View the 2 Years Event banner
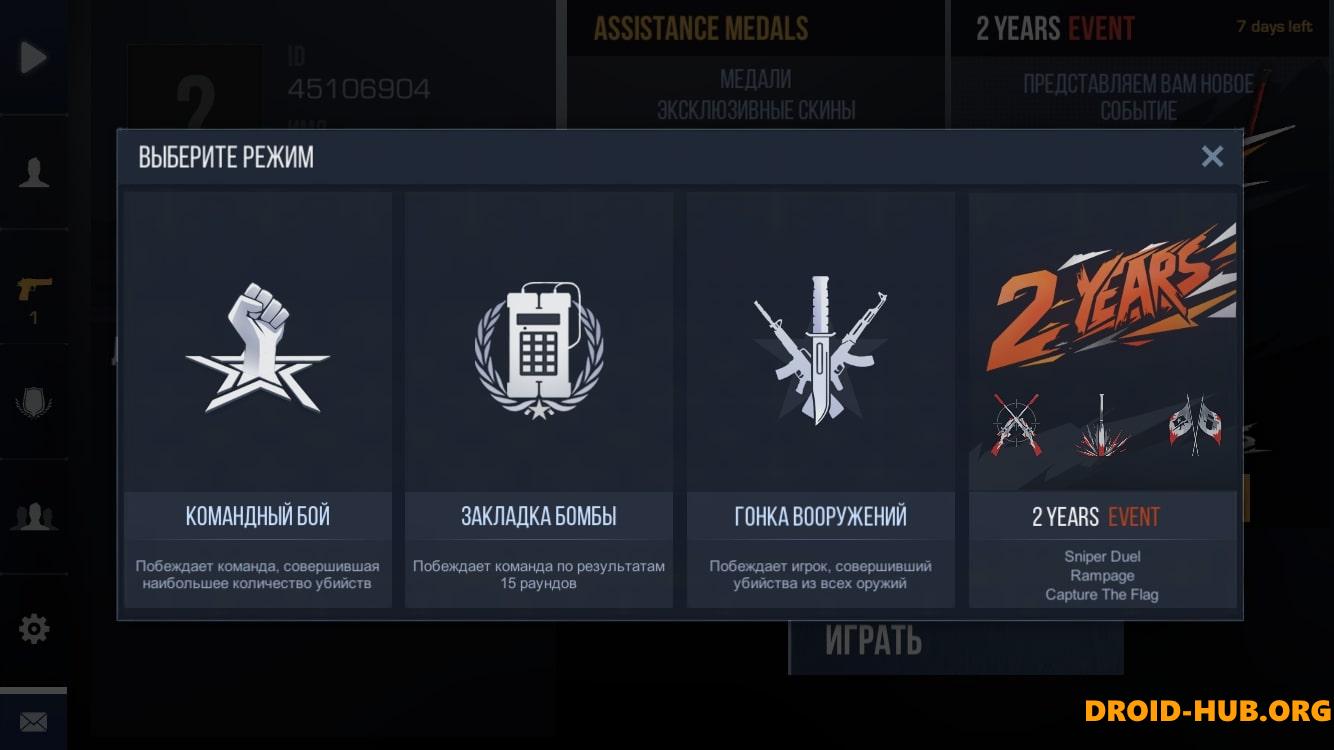Viewport: 1334px width, 750px height. (x=1140, y=62)
